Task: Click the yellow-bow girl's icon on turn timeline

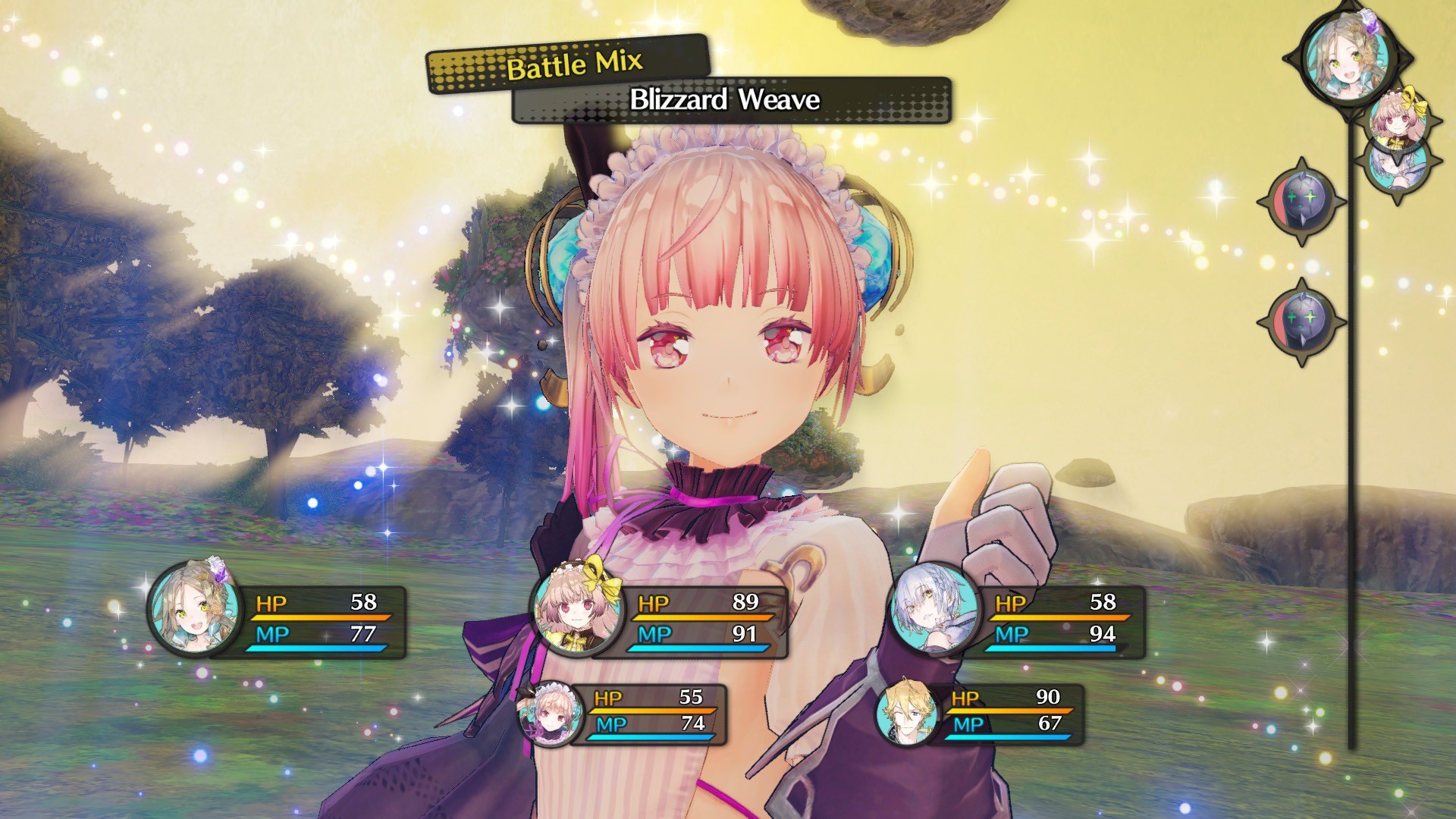Action: click(1398, 118)
